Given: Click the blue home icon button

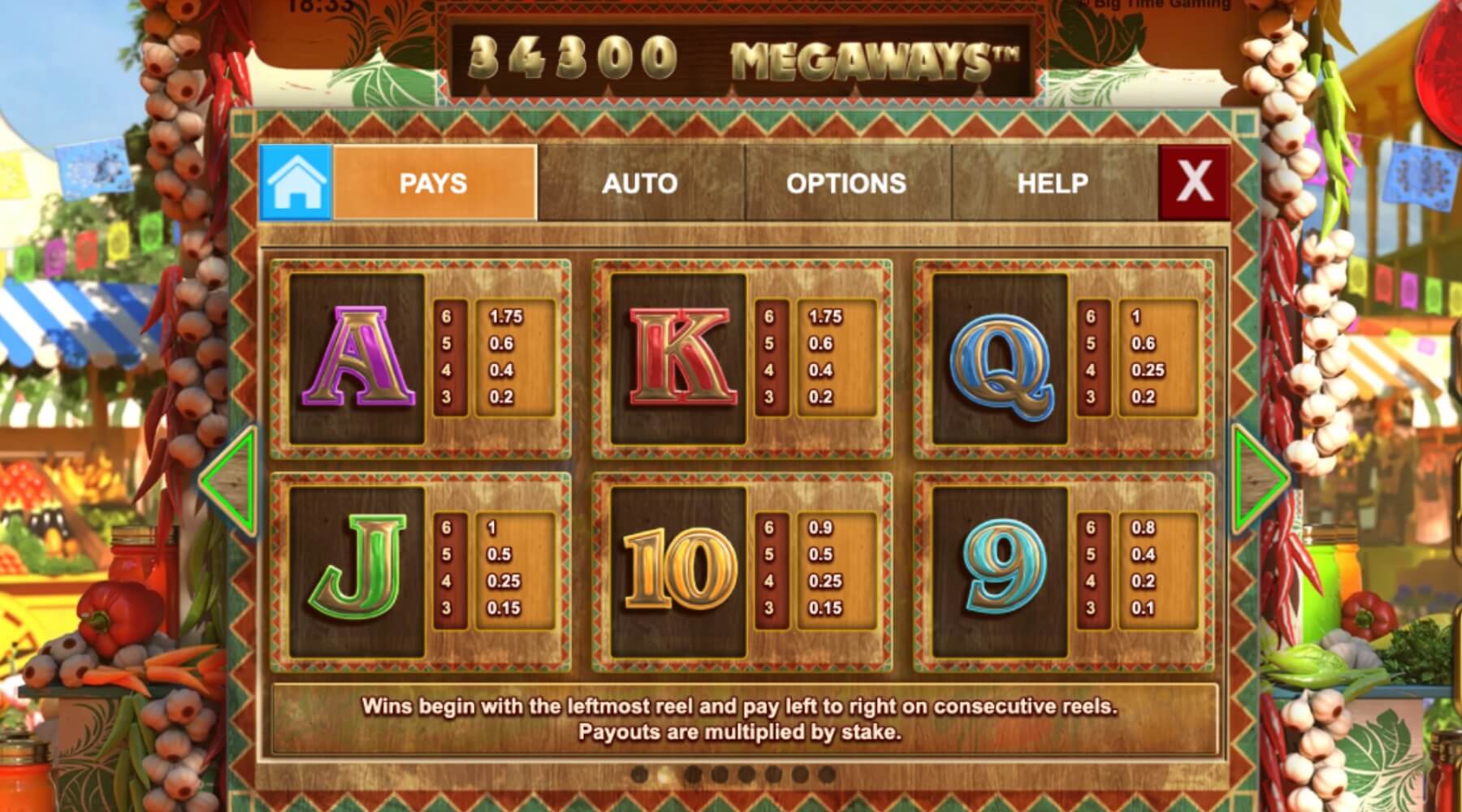Looking at the screenshot, I should [x=296, y=183].
